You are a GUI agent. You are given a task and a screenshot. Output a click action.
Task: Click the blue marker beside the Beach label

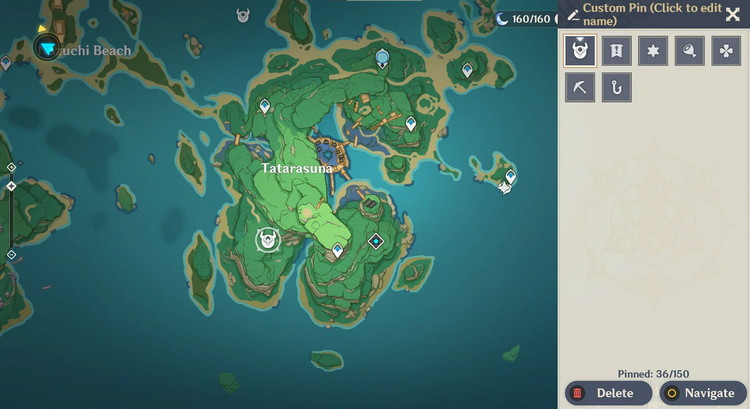pyautogui.click(x=46, y=46)
